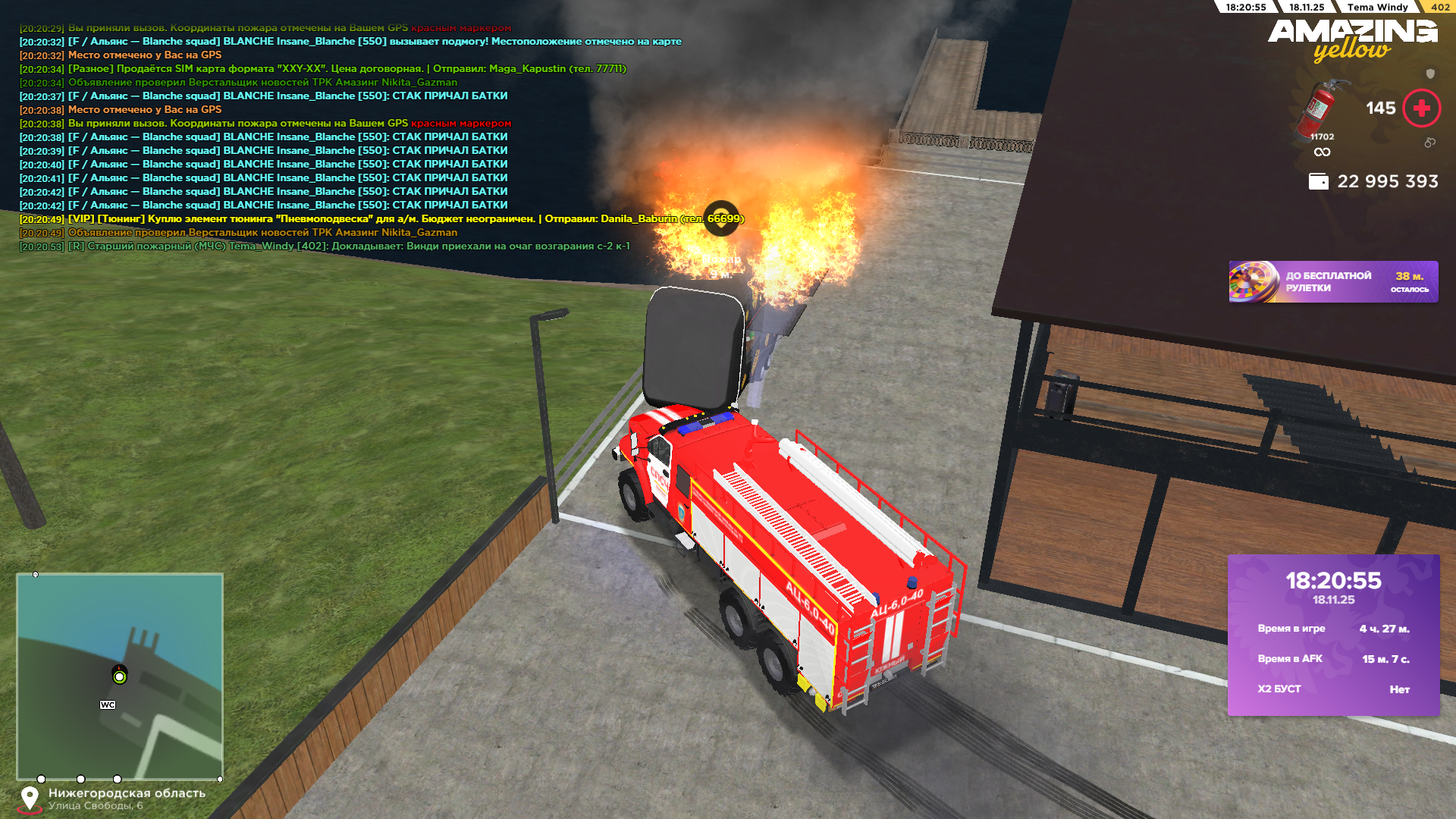Click the minimap
This screenshot has width=1456, height=819.
[120, 676]
